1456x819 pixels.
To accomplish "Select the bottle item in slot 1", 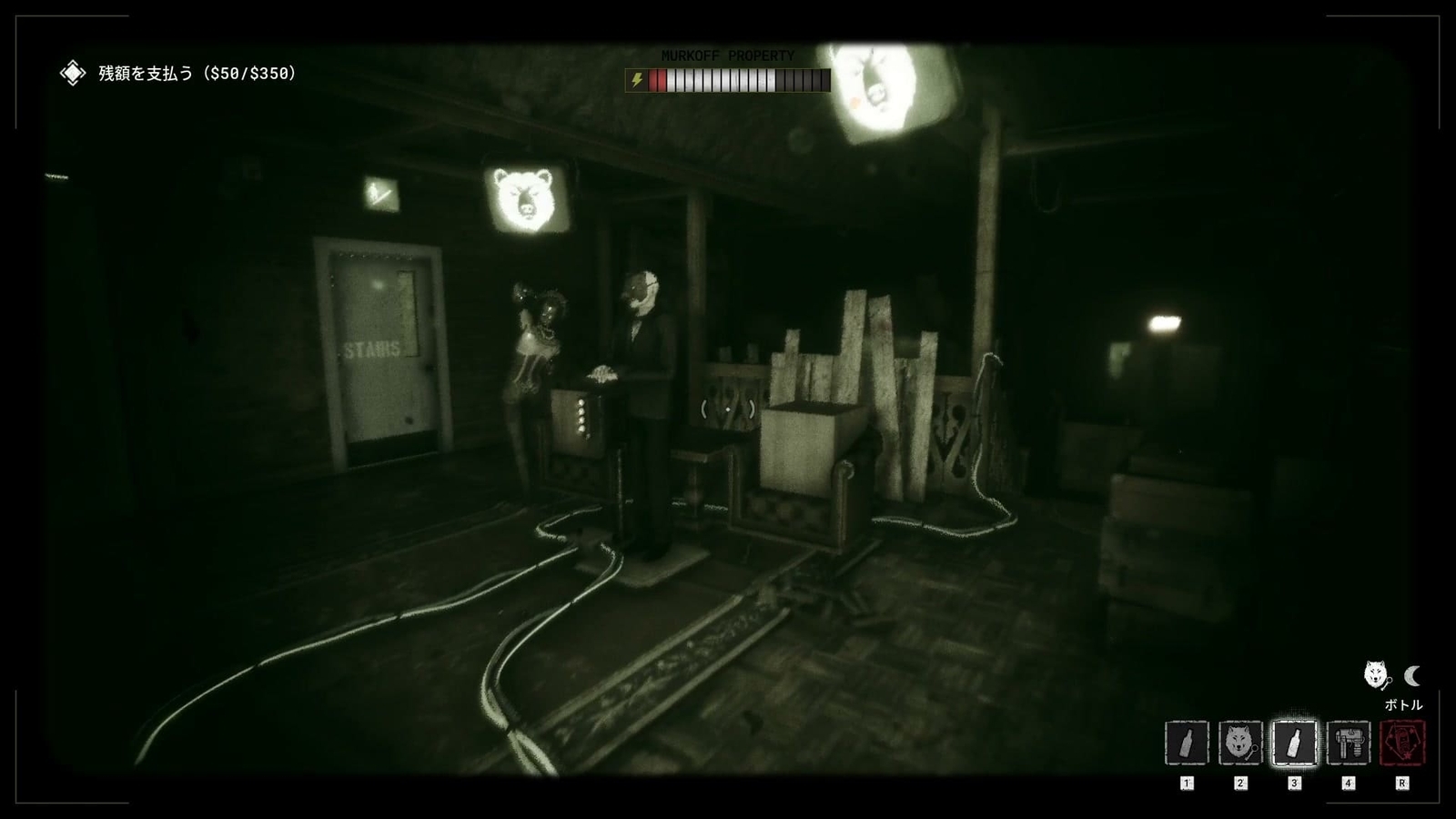I will coord(1186,742).
